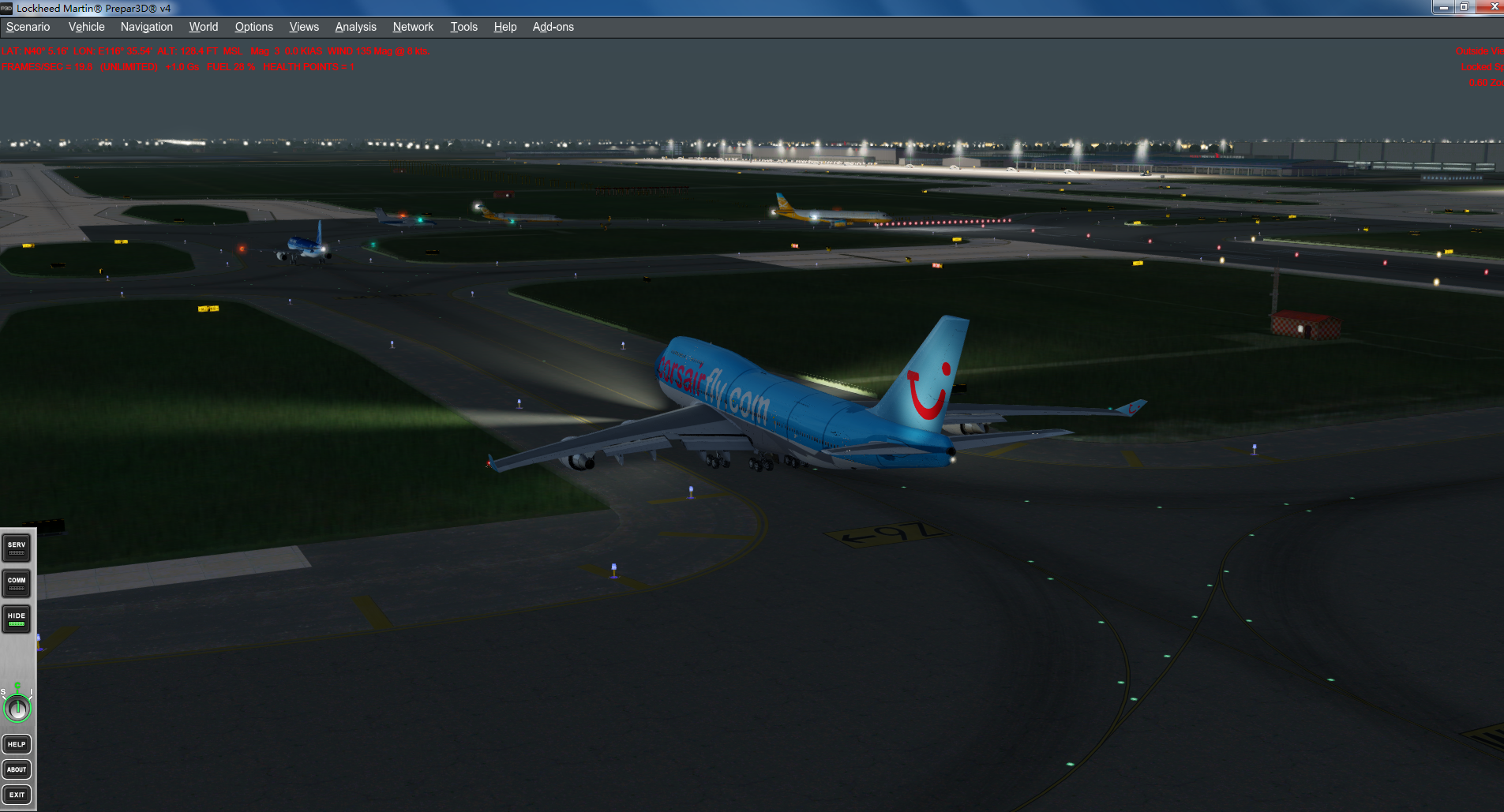
Task: Expand the Views menu
Action: (x=304, y=26)
